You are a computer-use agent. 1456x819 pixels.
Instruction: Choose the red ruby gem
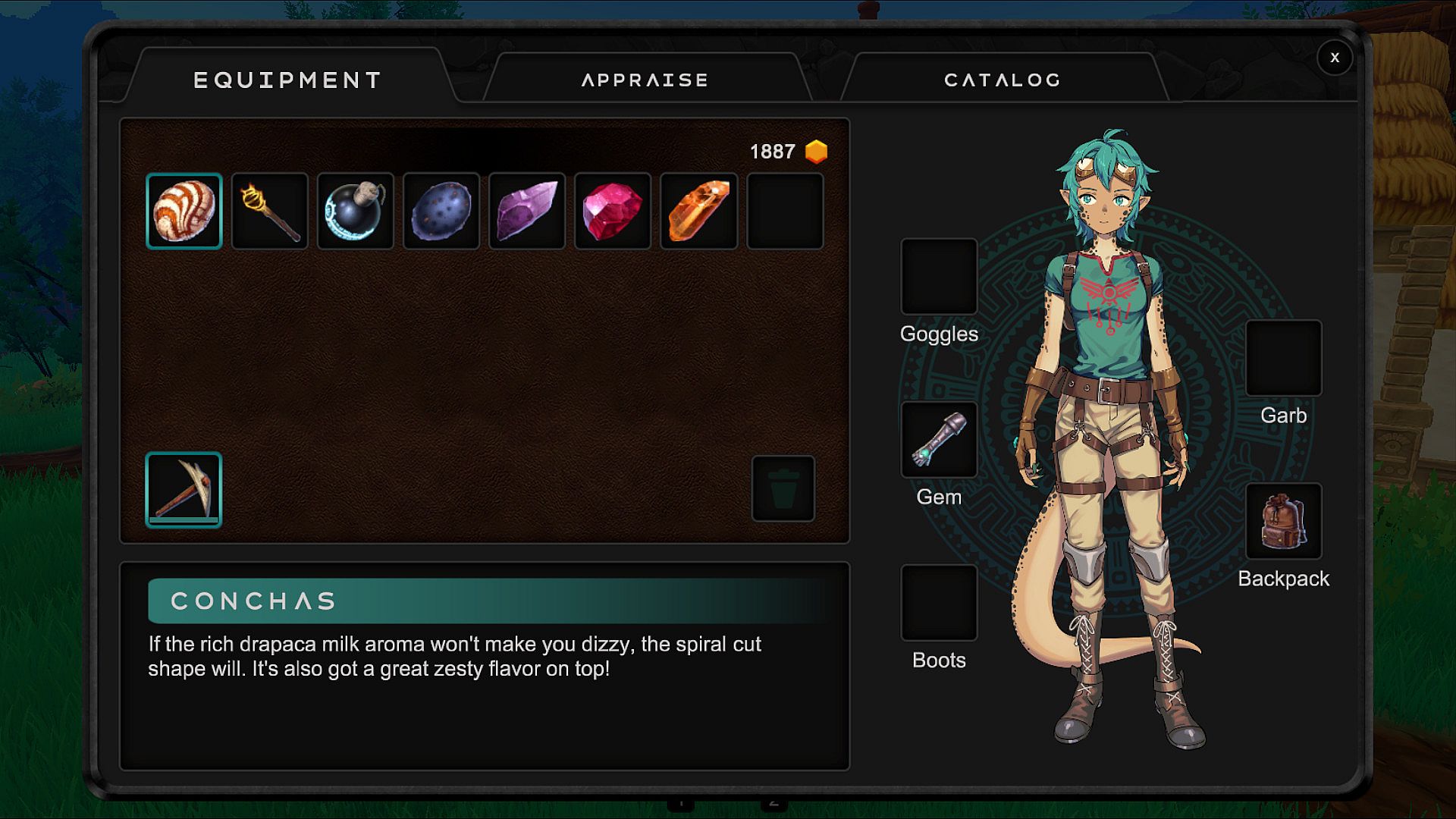click(x=613, y=211)
